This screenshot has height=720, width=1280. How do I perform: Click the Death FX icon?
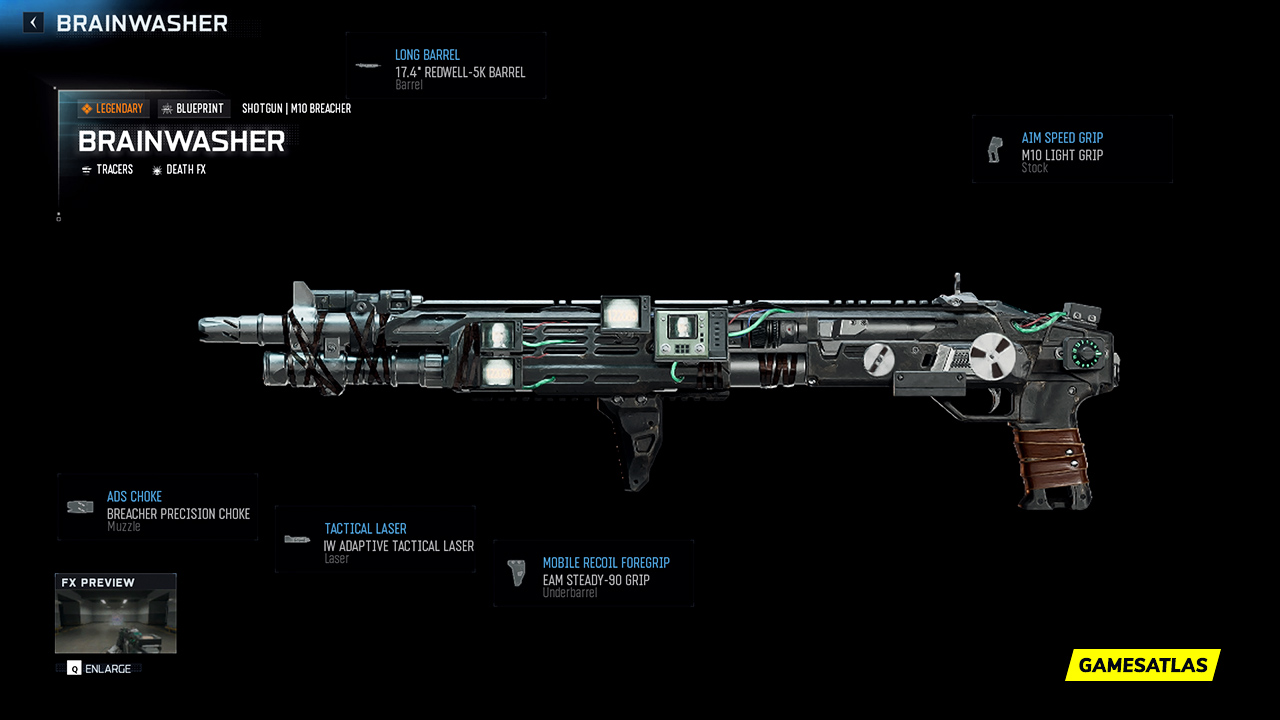pyautogui.click(x=155, y=169)
